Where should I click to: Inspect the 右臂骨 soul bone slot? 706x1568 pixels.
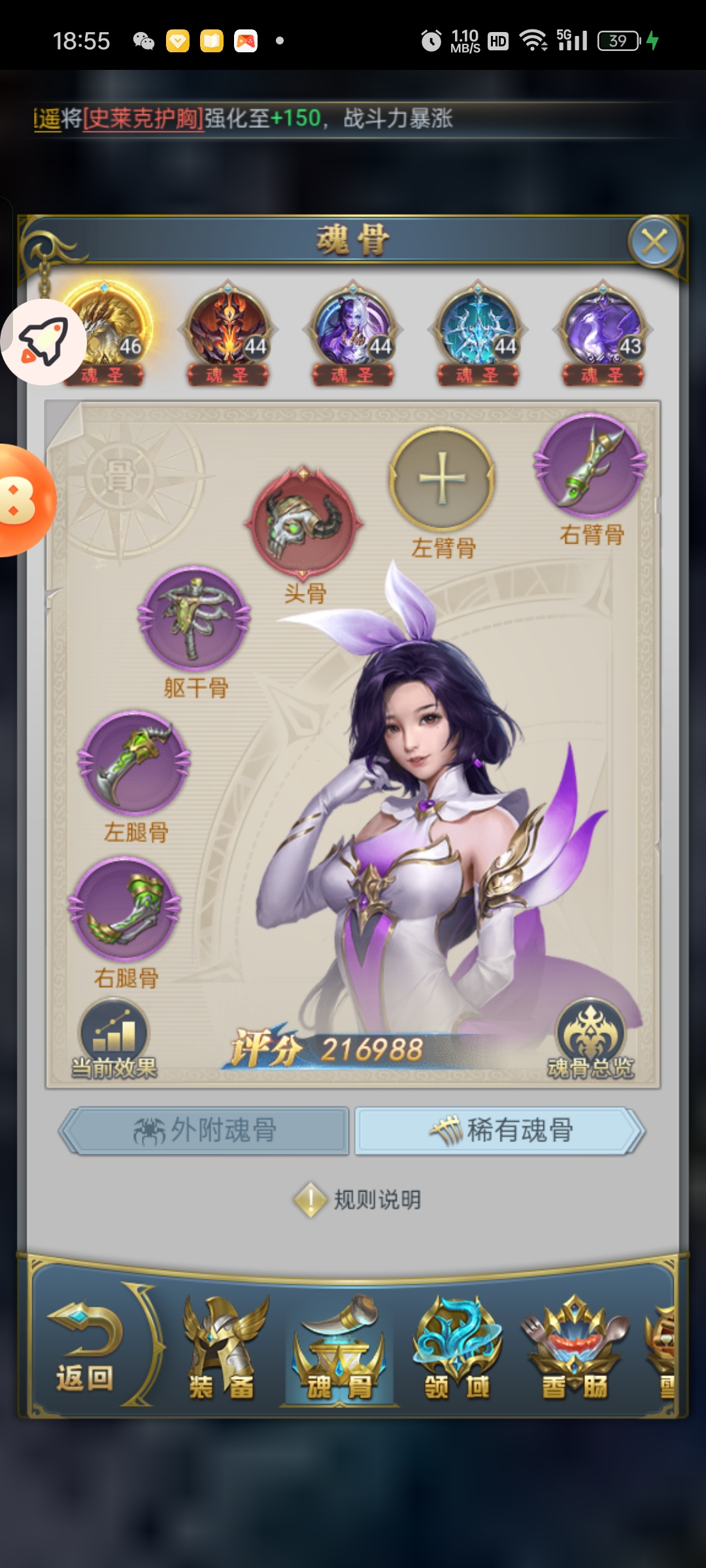click(591, 465)
